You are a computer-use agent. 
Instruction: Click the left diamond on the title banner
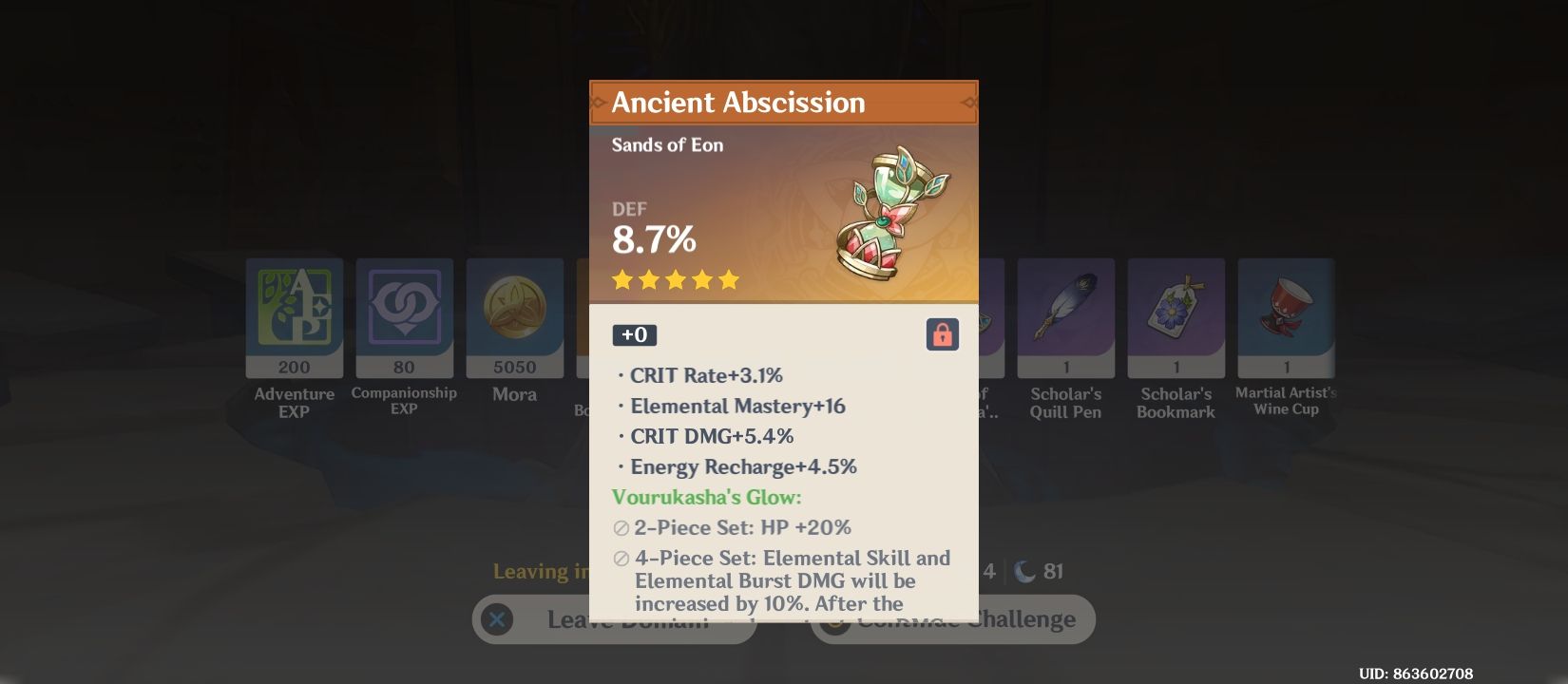coord(597,102)
